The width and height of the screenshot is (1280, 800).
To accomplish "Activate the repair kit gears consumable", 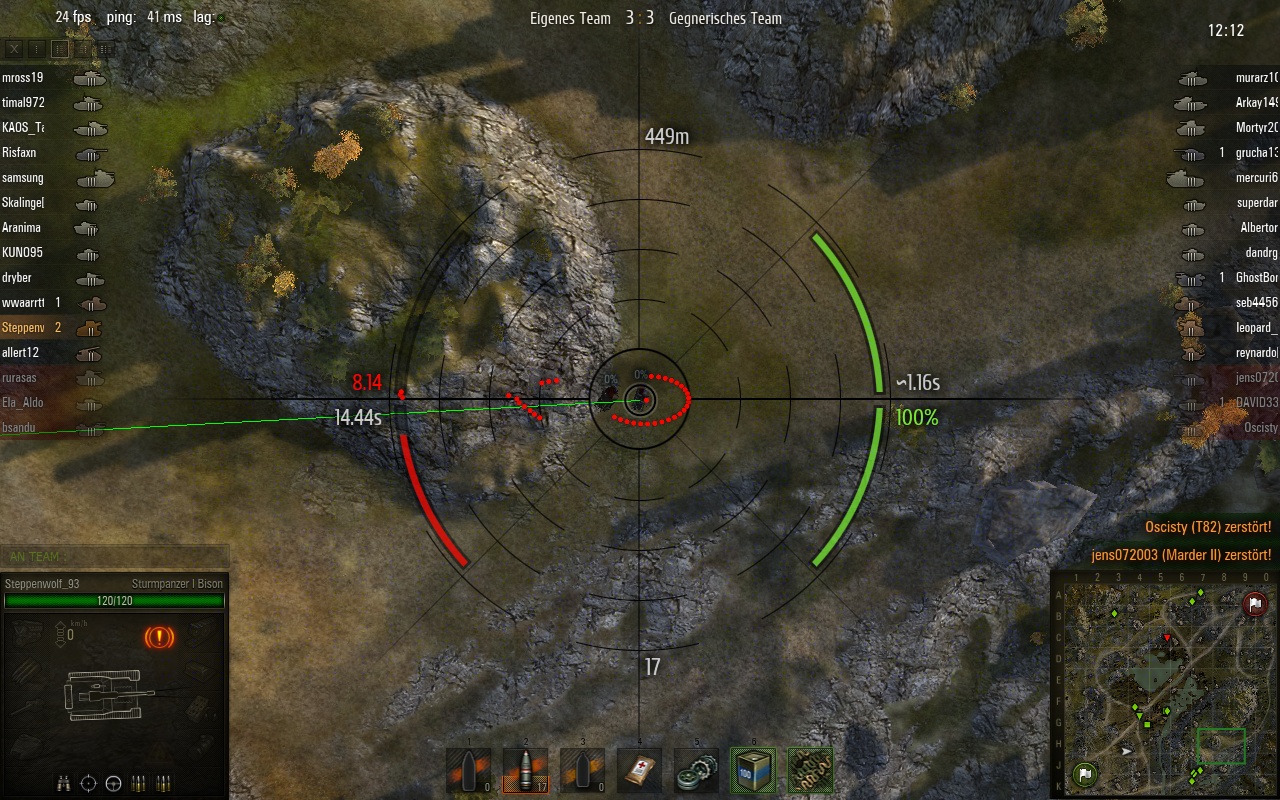I will point(696,770).
